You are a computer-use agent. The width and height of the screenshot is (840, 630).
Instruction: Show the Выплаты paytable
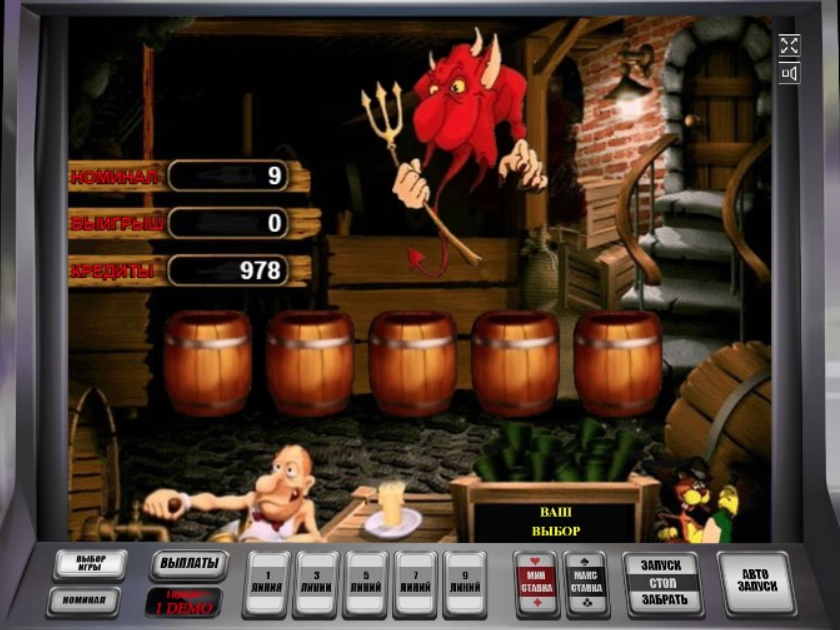189,564
